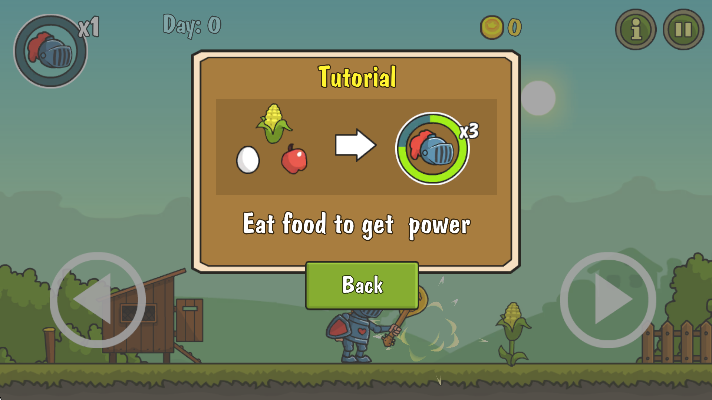
Task: Open the info button
Action: pos(635,29)
